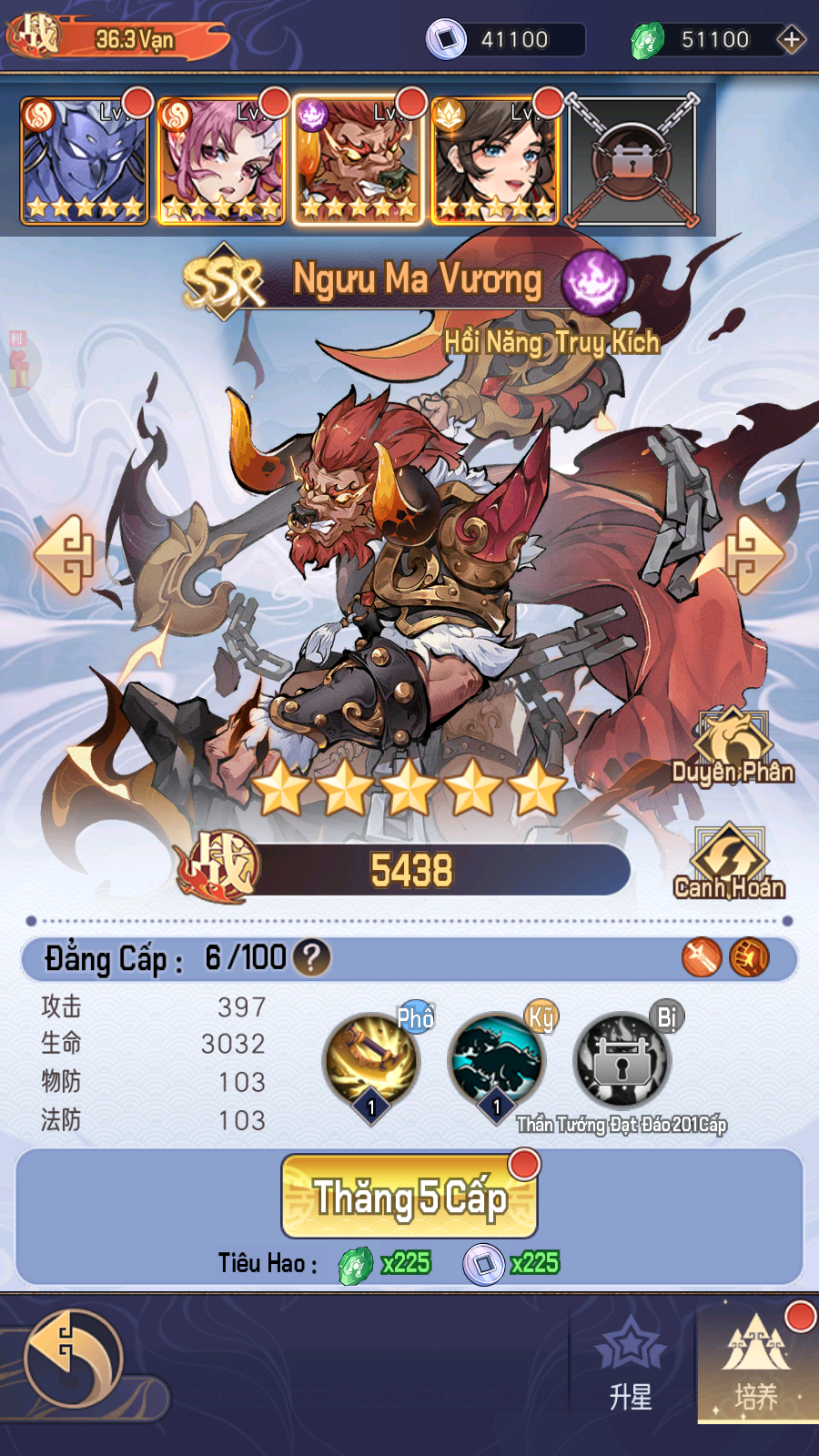This screenshot has height=1456, width=819.
Task: Show the previous hero with left arrow
Action: coord(66,554)
